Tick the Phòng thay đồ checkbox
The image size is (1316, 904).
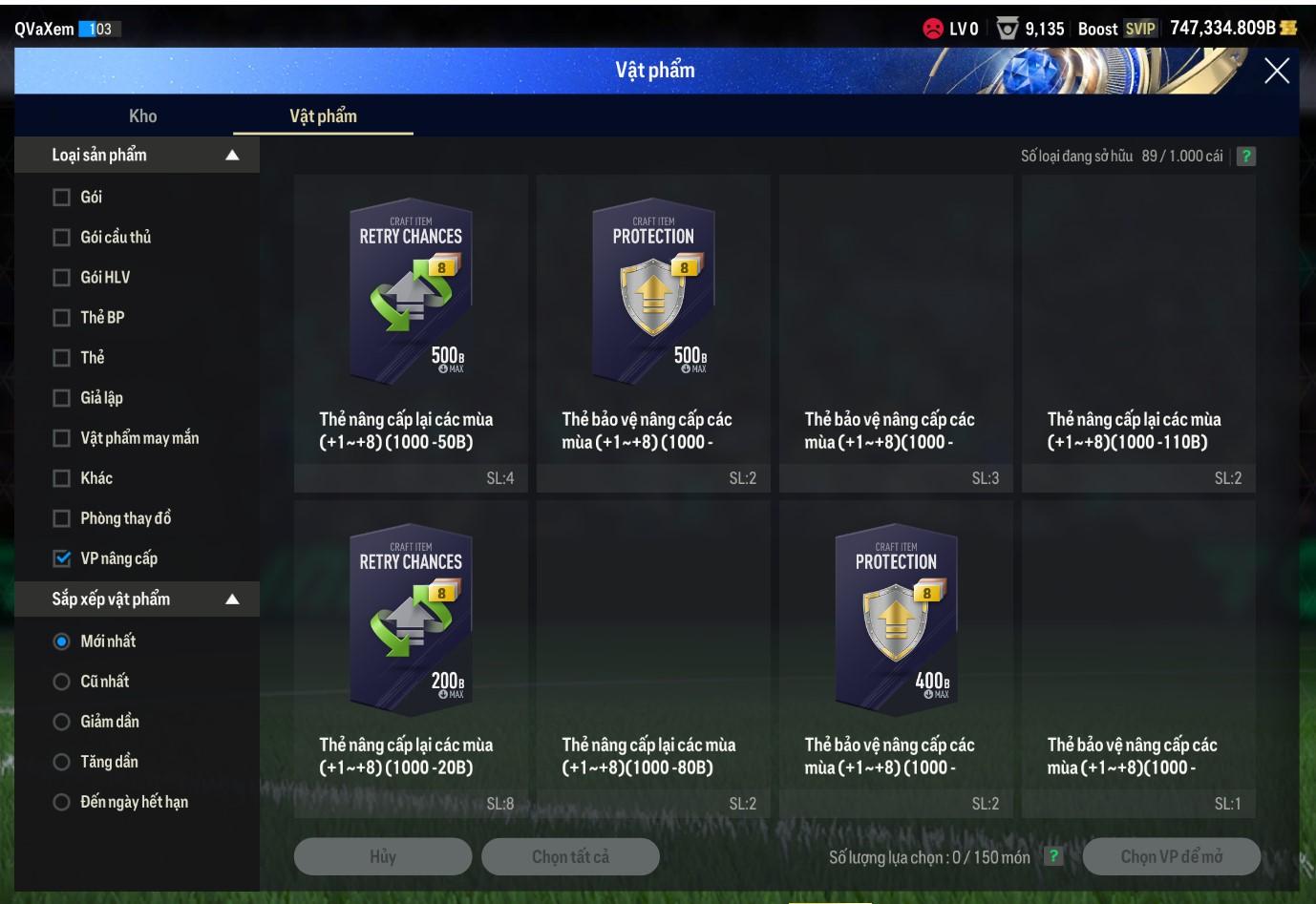point(62,518)
